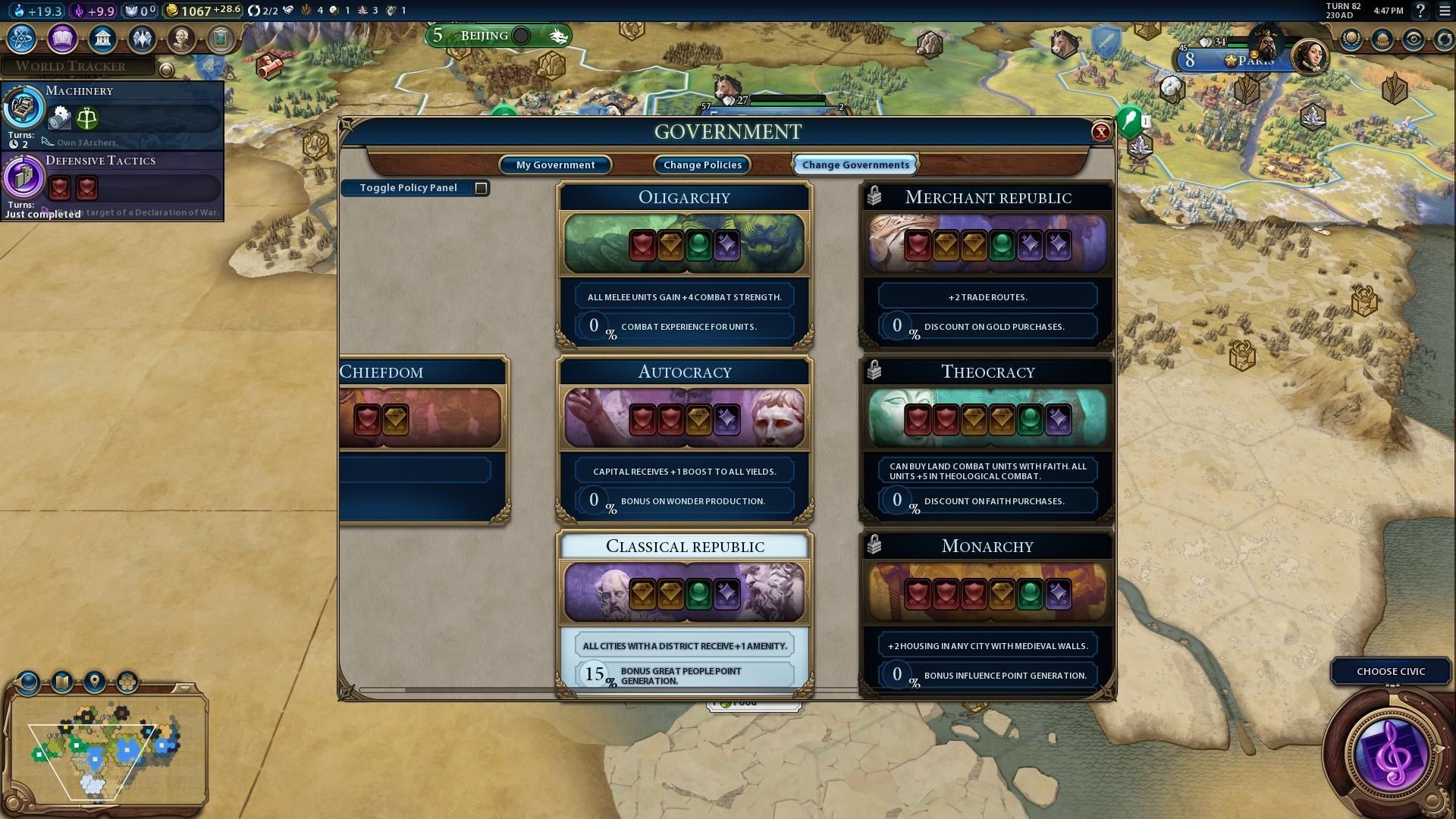Viewport: 1456px width, 819px height.
Task: Click the Choose Civic notification button
Action: coord(1390,672)
